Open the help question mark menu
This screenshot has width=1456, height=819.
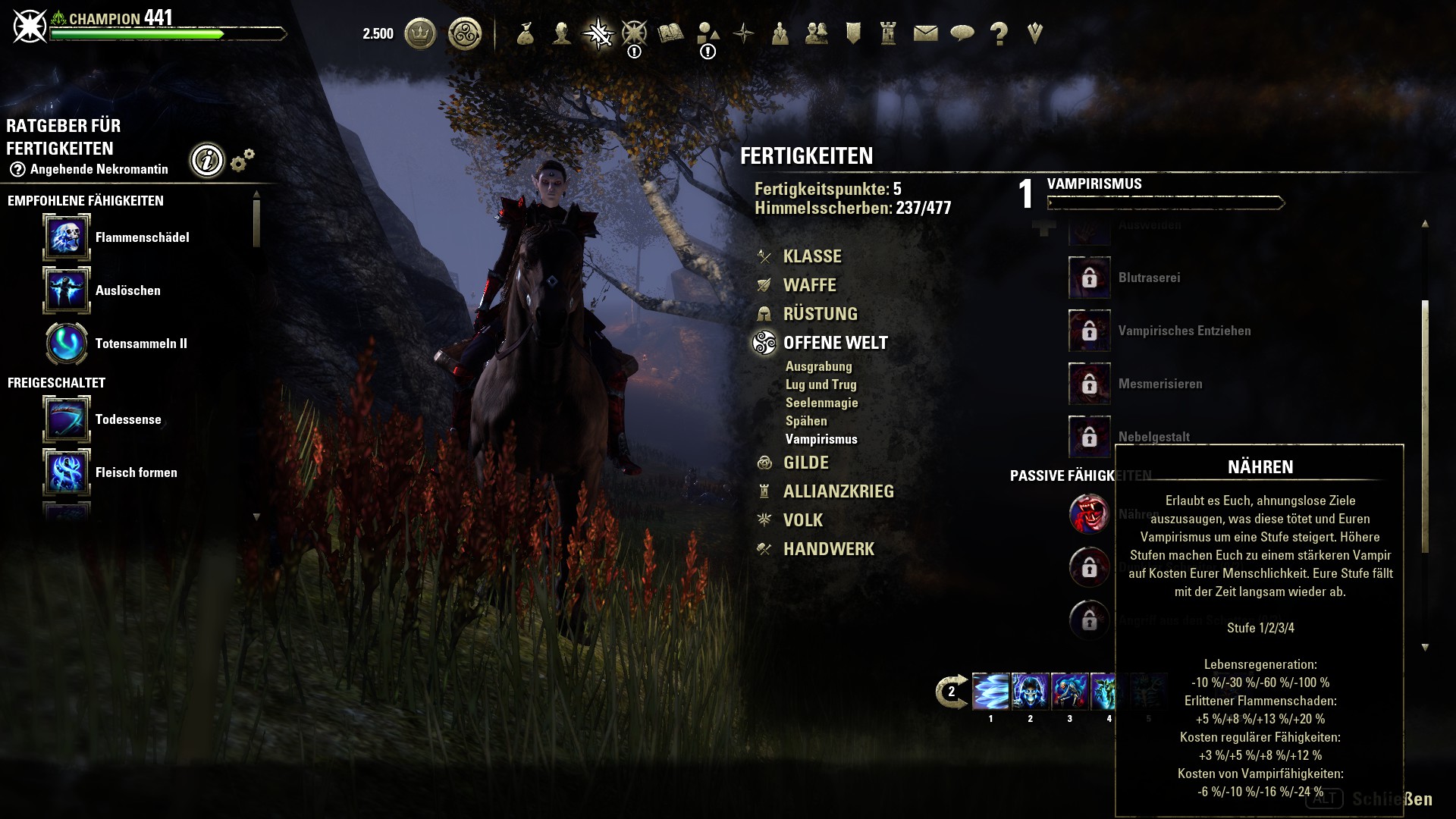999,33
